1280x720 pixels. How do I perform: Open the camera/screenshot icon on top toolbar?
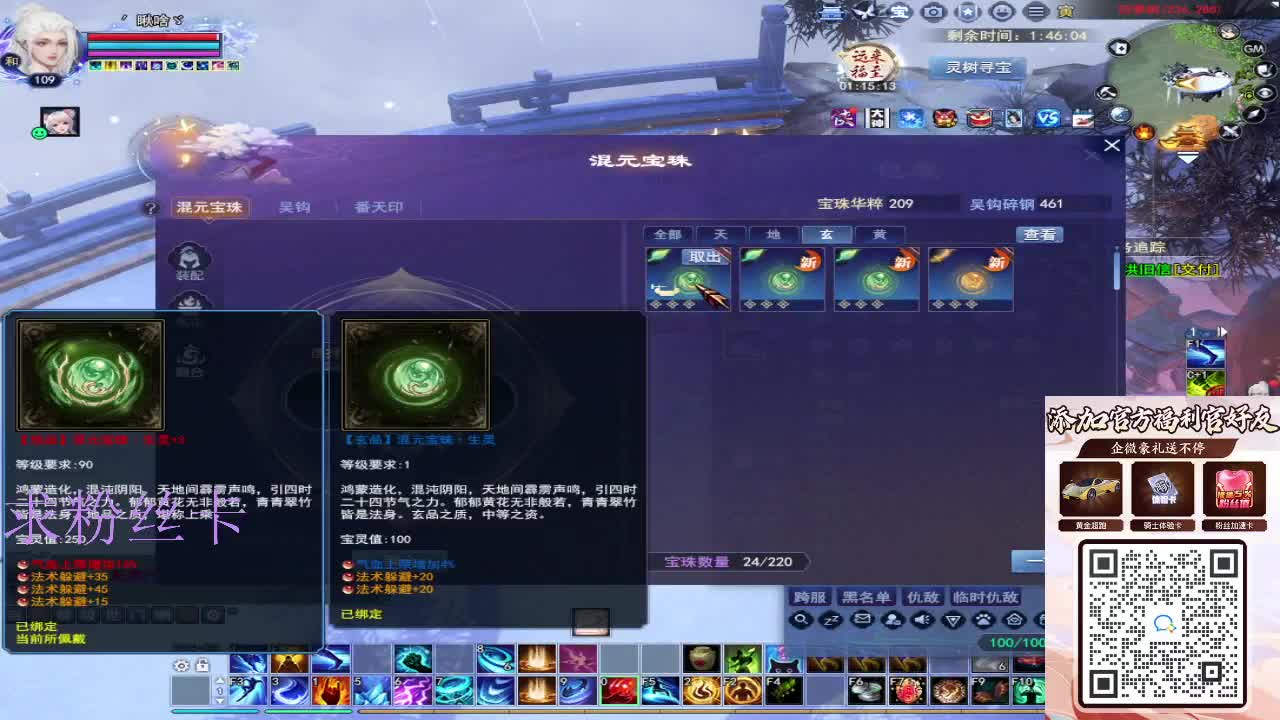tap(934, 12)
